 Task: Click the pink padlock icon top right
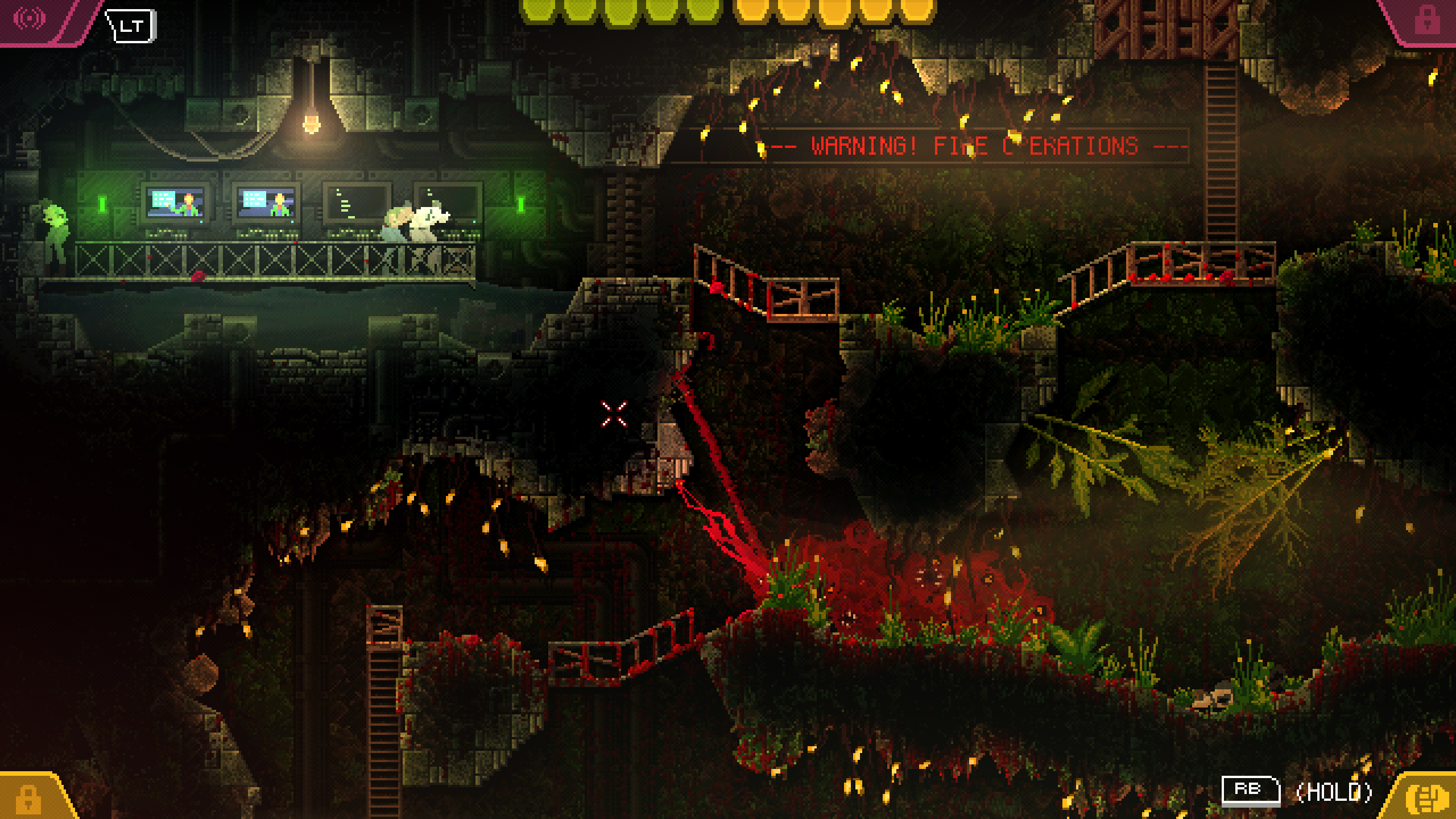click(x=1428, y=20)
